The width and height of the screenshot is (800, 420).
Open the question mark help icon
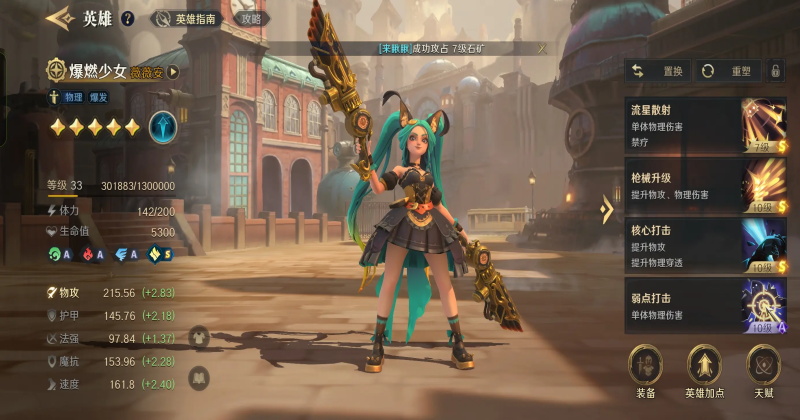click(127, 18)
